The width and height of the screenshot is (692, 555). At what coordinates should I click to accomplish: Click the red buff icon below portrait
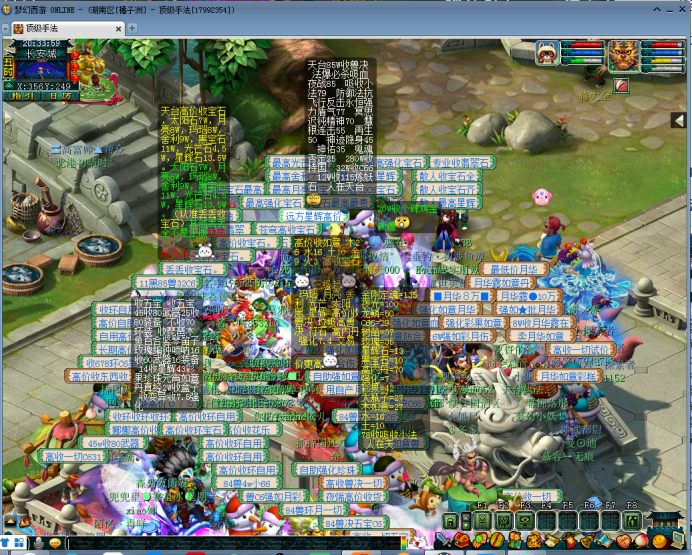(x=620, y=85)
